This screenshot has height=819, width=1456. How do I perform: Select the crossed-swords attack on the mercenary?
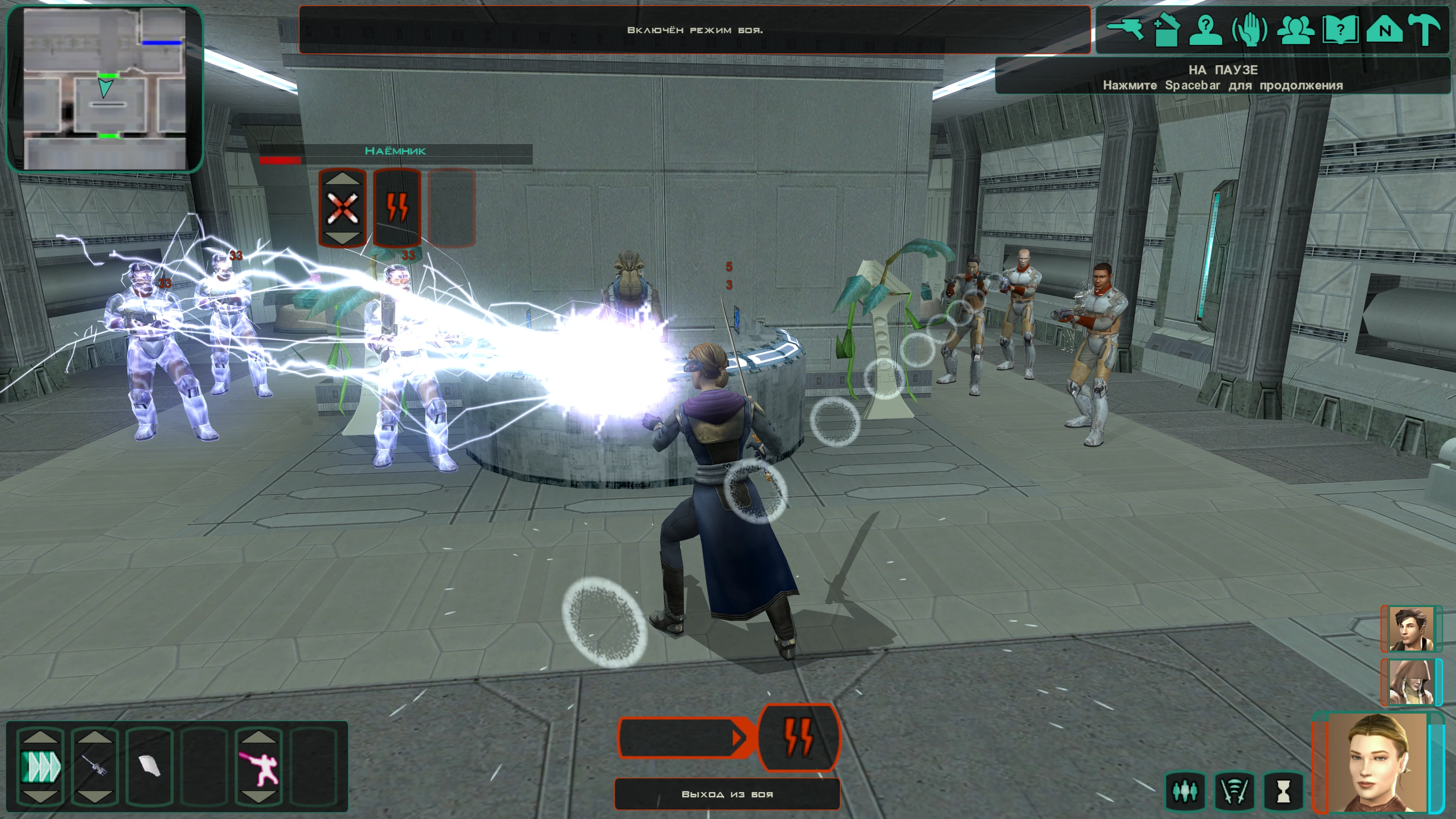point(342,208)
